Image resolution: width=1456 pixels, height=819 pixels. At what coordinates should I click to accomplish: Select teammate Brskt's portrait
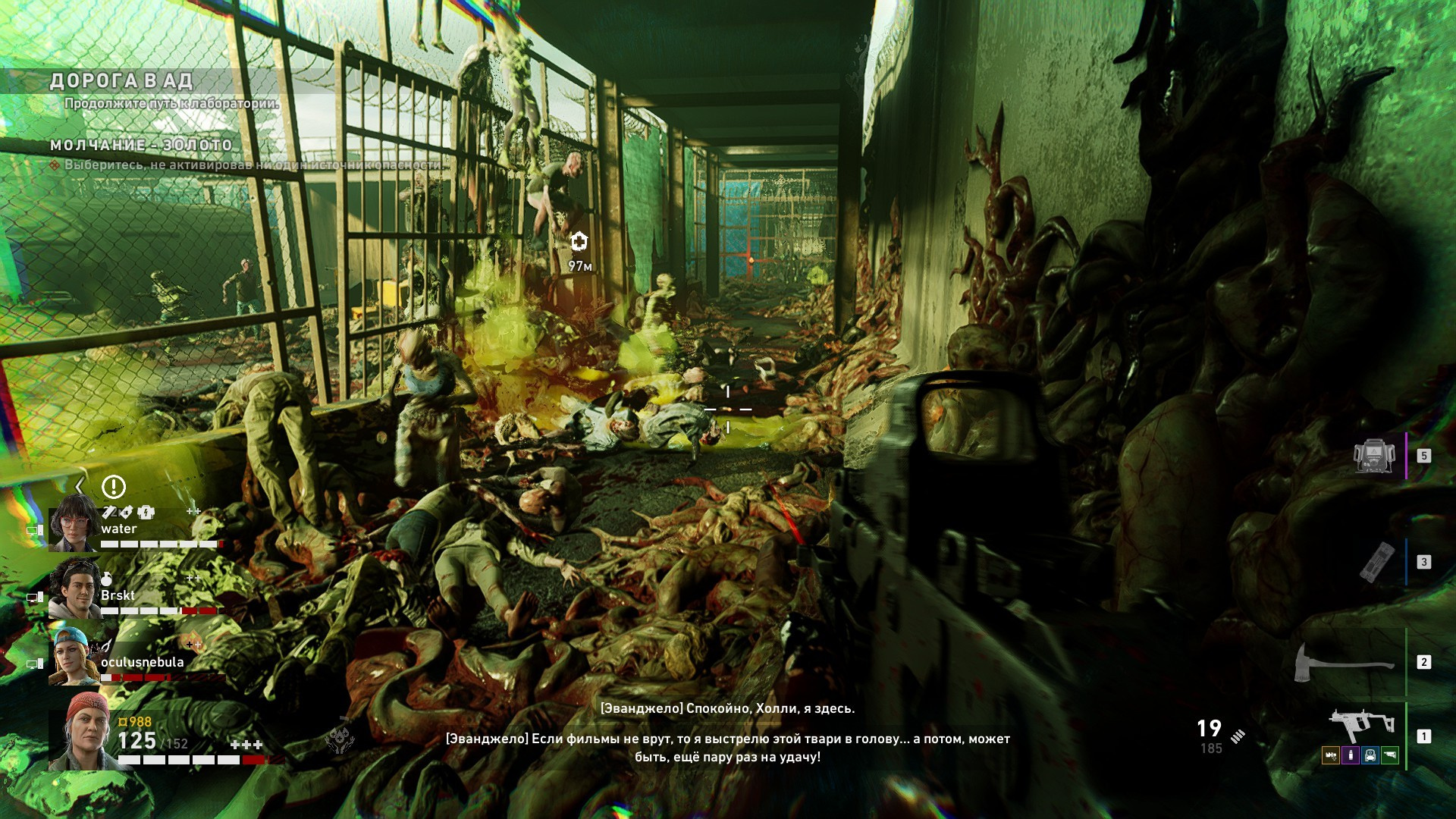click(74, 589)
